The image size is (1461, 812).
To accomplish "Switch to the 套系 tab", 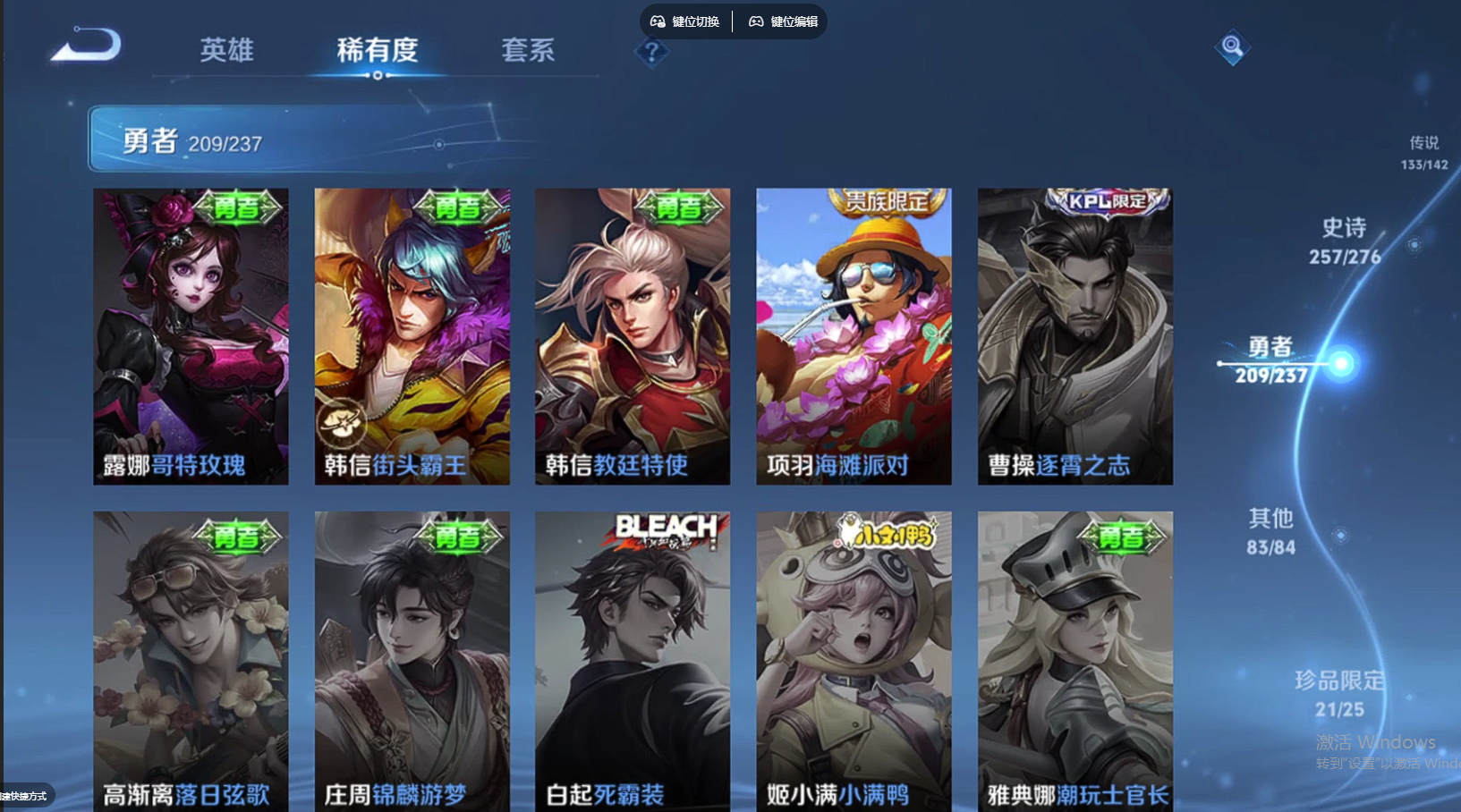I will (530, 51).
